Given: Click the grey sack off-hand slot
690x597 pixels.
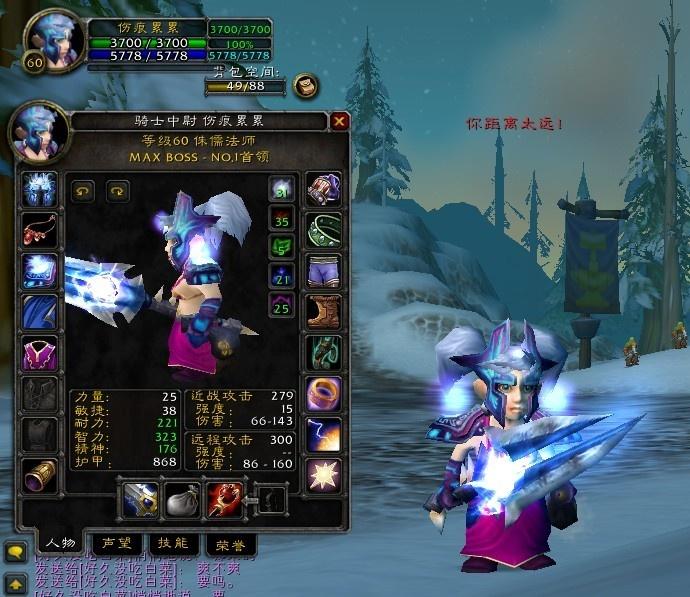Looking at the screenshot, I should tap(180, 500).
